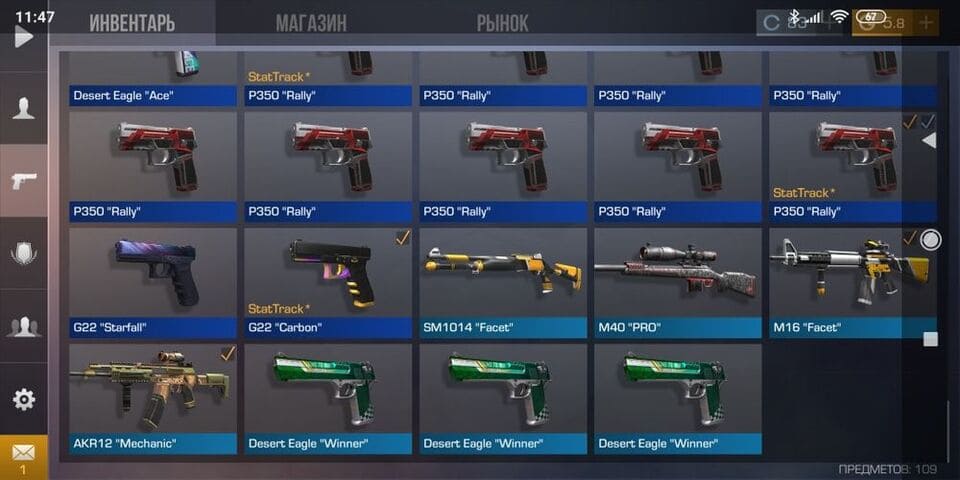Open the settings gear in the sidebar
This screenshot has width=960, height=480.
23,399
